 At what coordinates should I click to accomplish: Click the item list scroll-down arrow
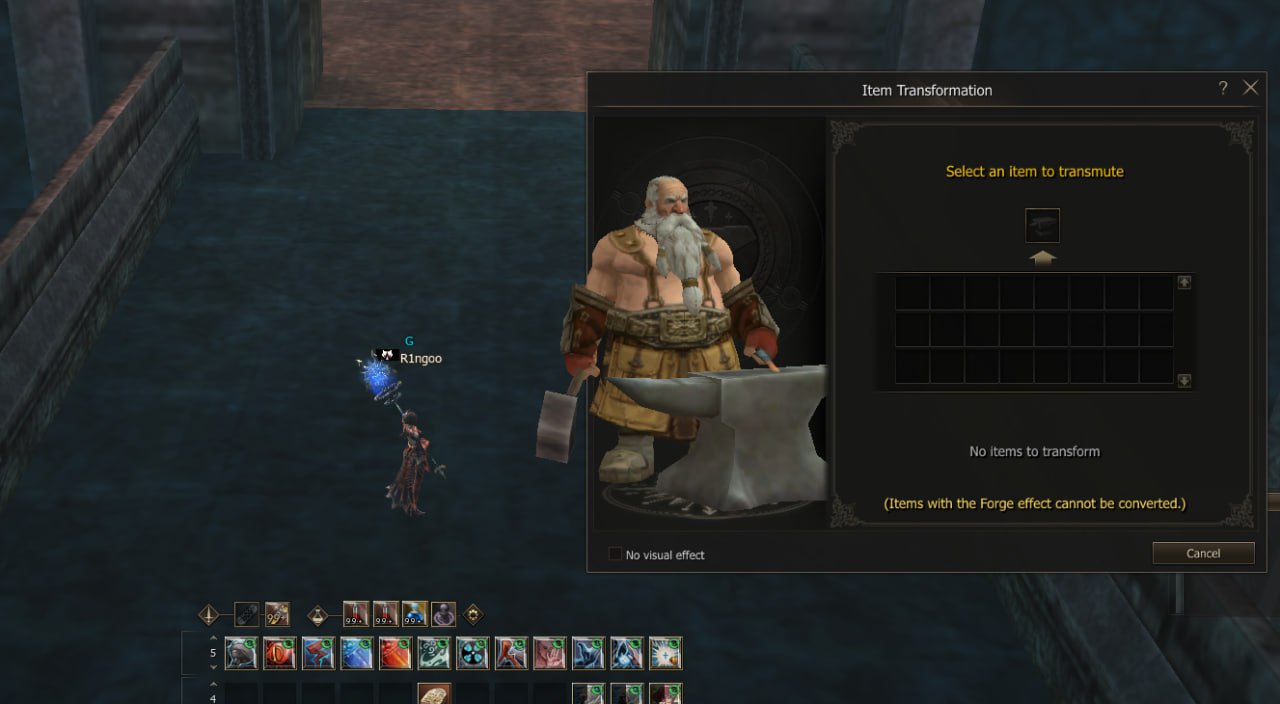tap(1184, 380)
